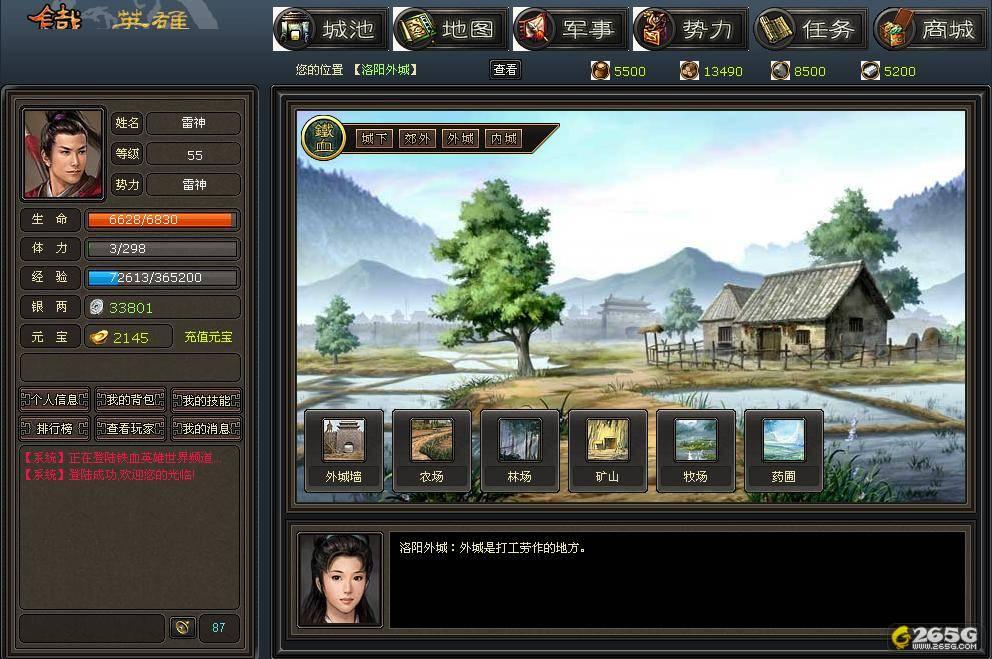Switch to the 城下 area tab
Viewport: 992px width, 659px height.
[375, 139]
